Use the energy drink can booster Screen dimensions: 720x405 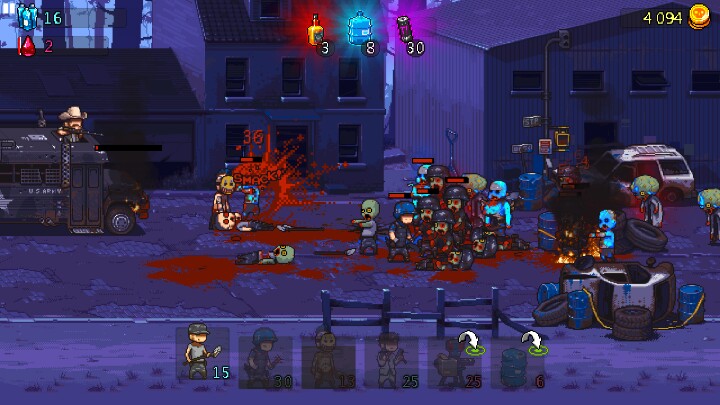click(406, 30)
